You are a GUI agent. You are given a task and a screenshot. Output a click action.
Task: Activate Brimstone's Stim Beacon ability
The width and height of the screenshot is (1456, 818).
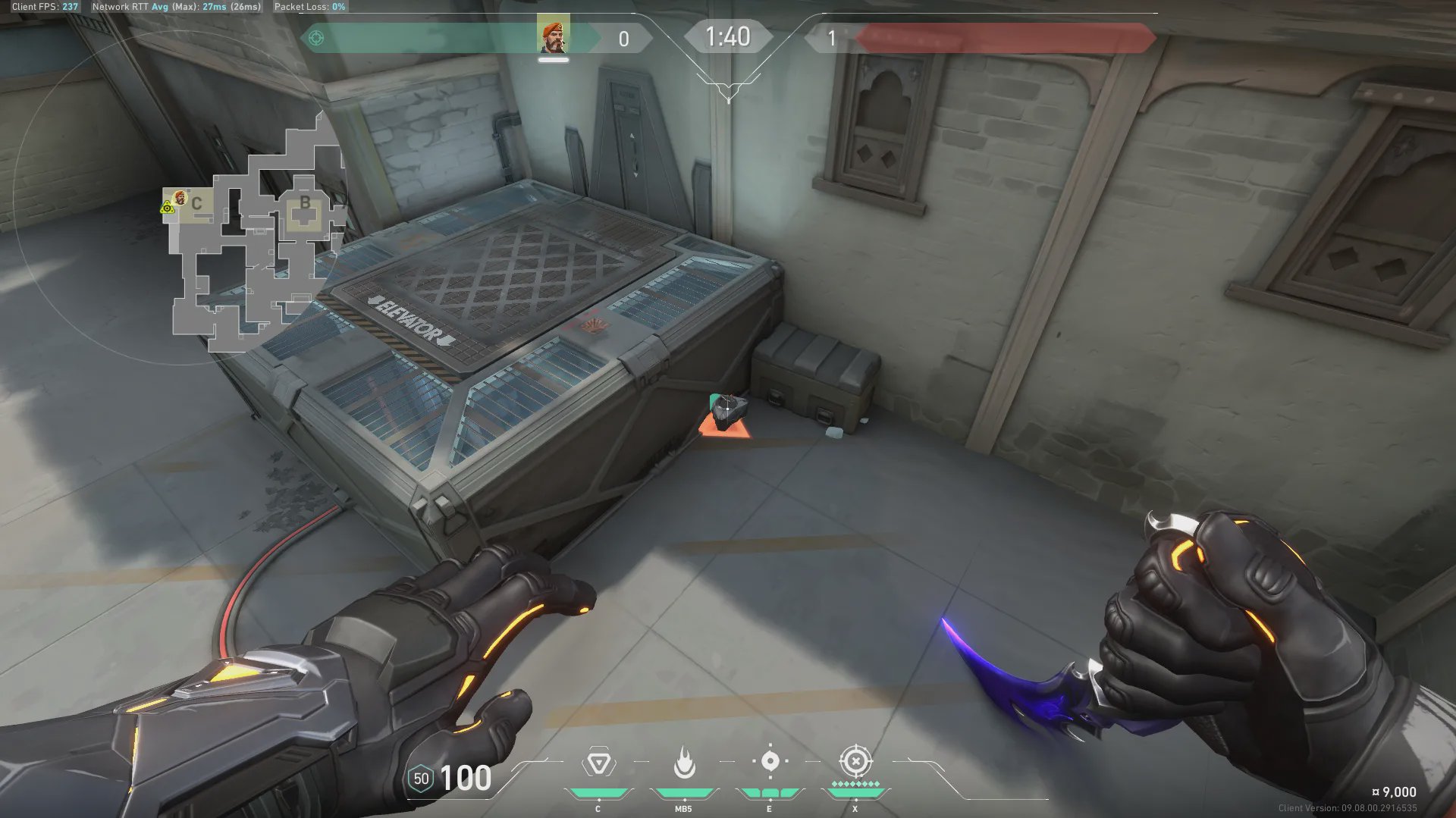[x=598, y=763]
